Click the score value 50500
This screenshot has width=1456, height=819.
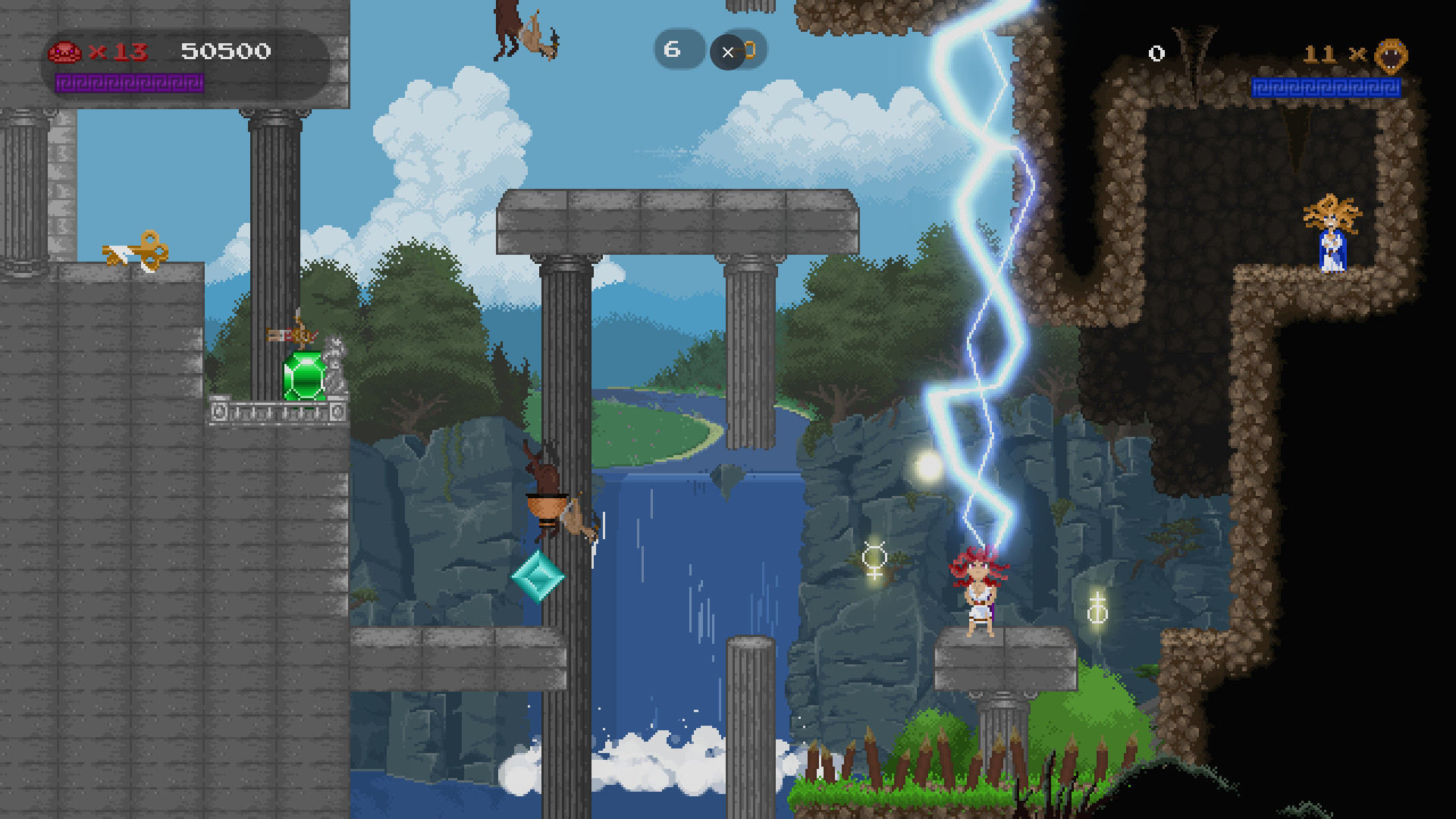225,52
